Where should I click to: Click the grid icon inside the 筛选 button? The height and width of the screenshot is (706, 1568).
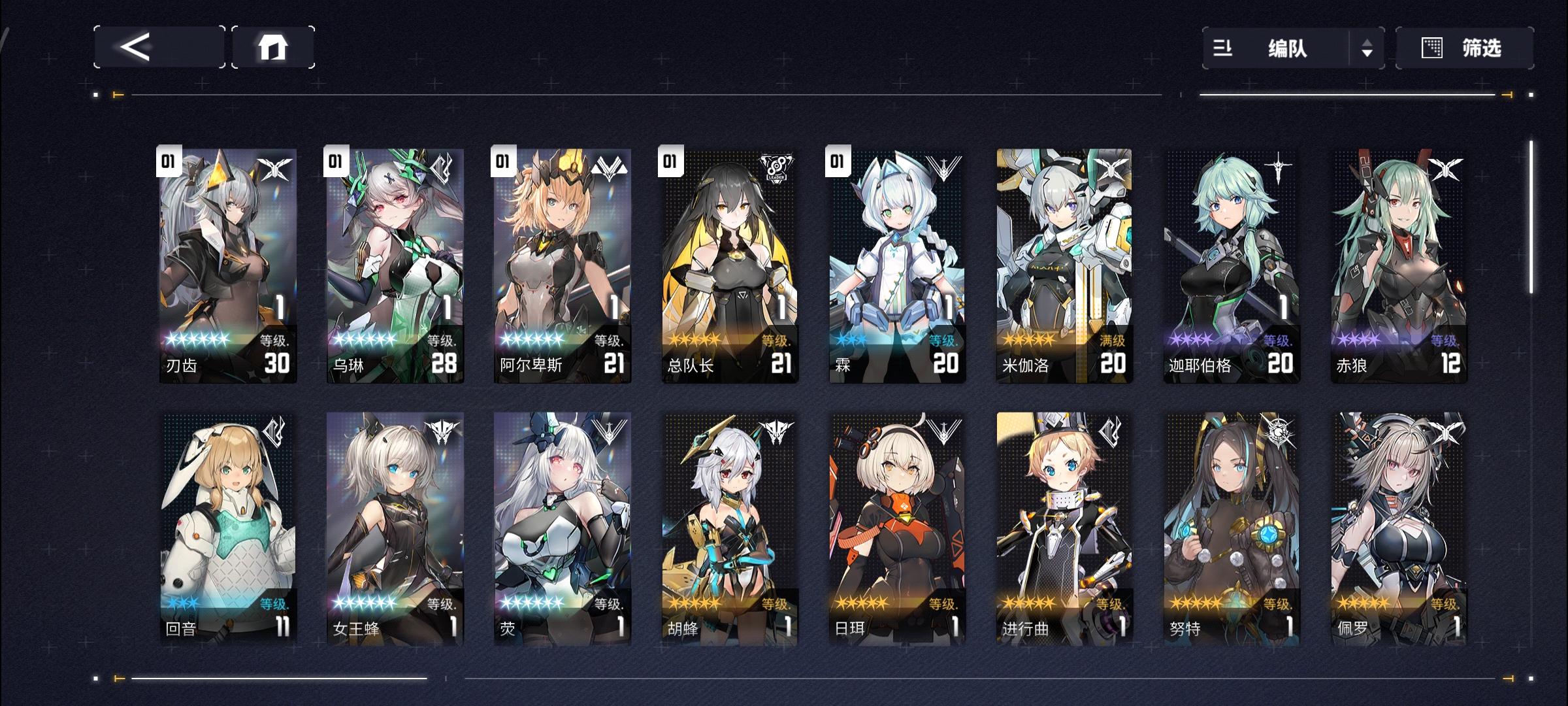(1431, 48)
